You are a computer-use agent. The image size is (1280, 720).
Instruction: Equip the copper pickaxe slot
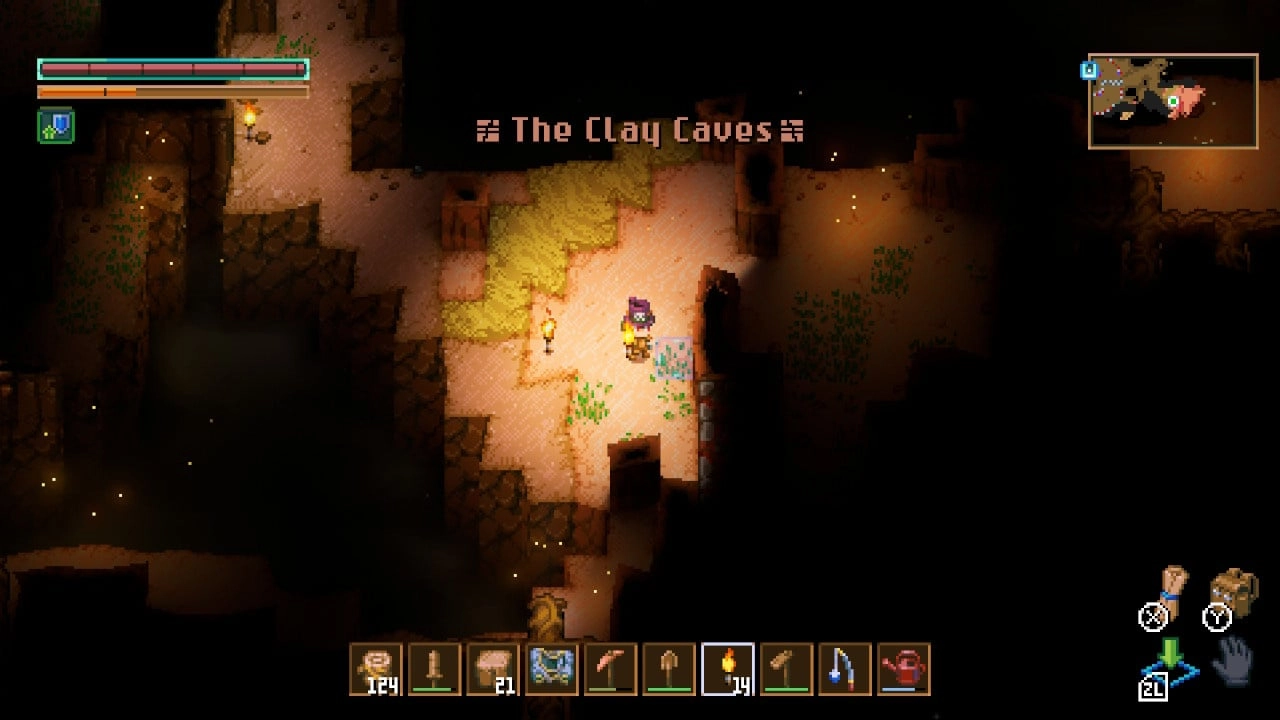pyautogui.click(x=610, y=669)
